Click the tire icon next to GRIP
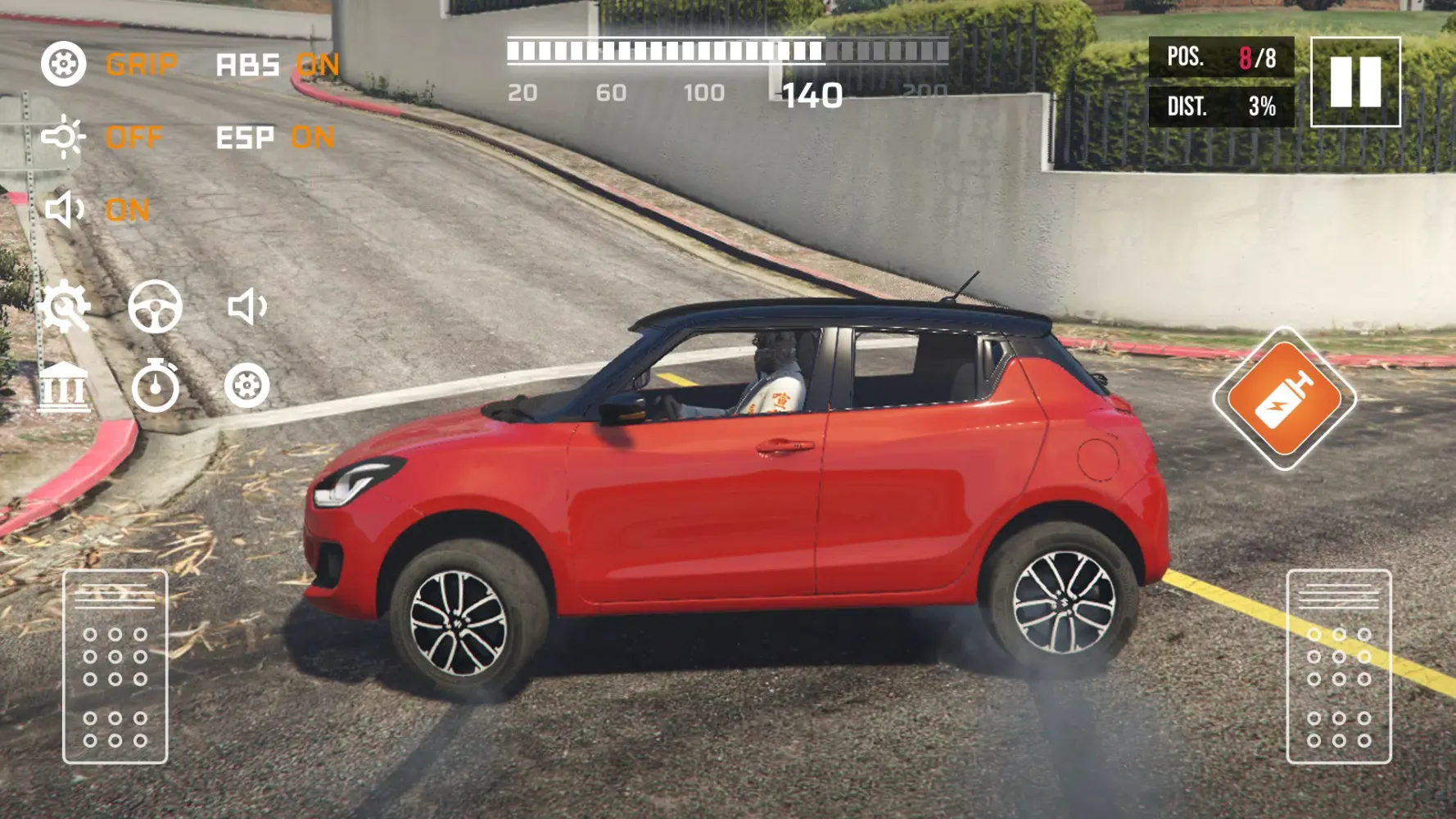Viewport: 1456px width, 819px height. pos(66,64)
